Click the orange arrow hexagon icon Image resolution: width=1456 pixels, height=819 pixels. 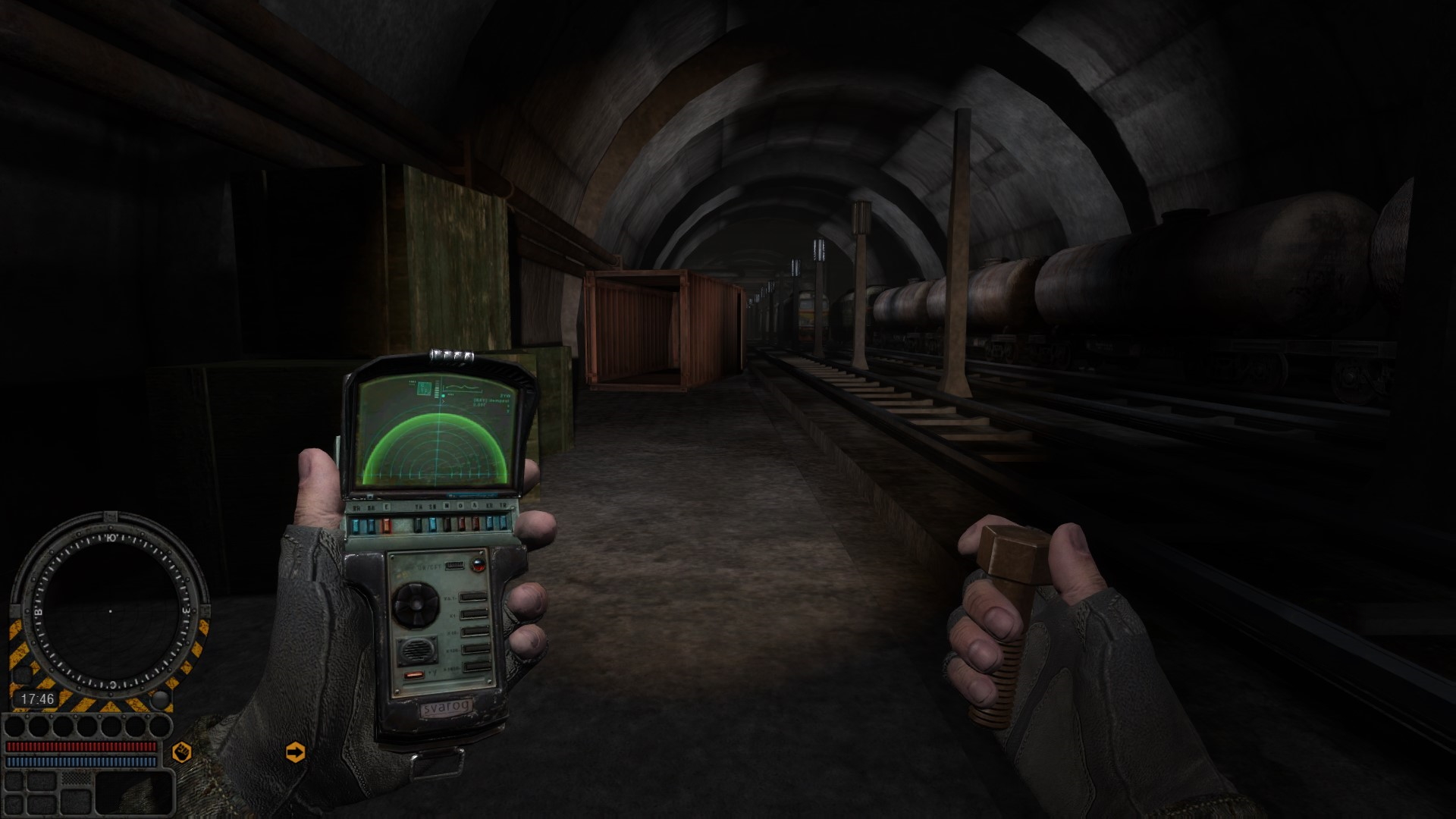click(x=295, y=752)
